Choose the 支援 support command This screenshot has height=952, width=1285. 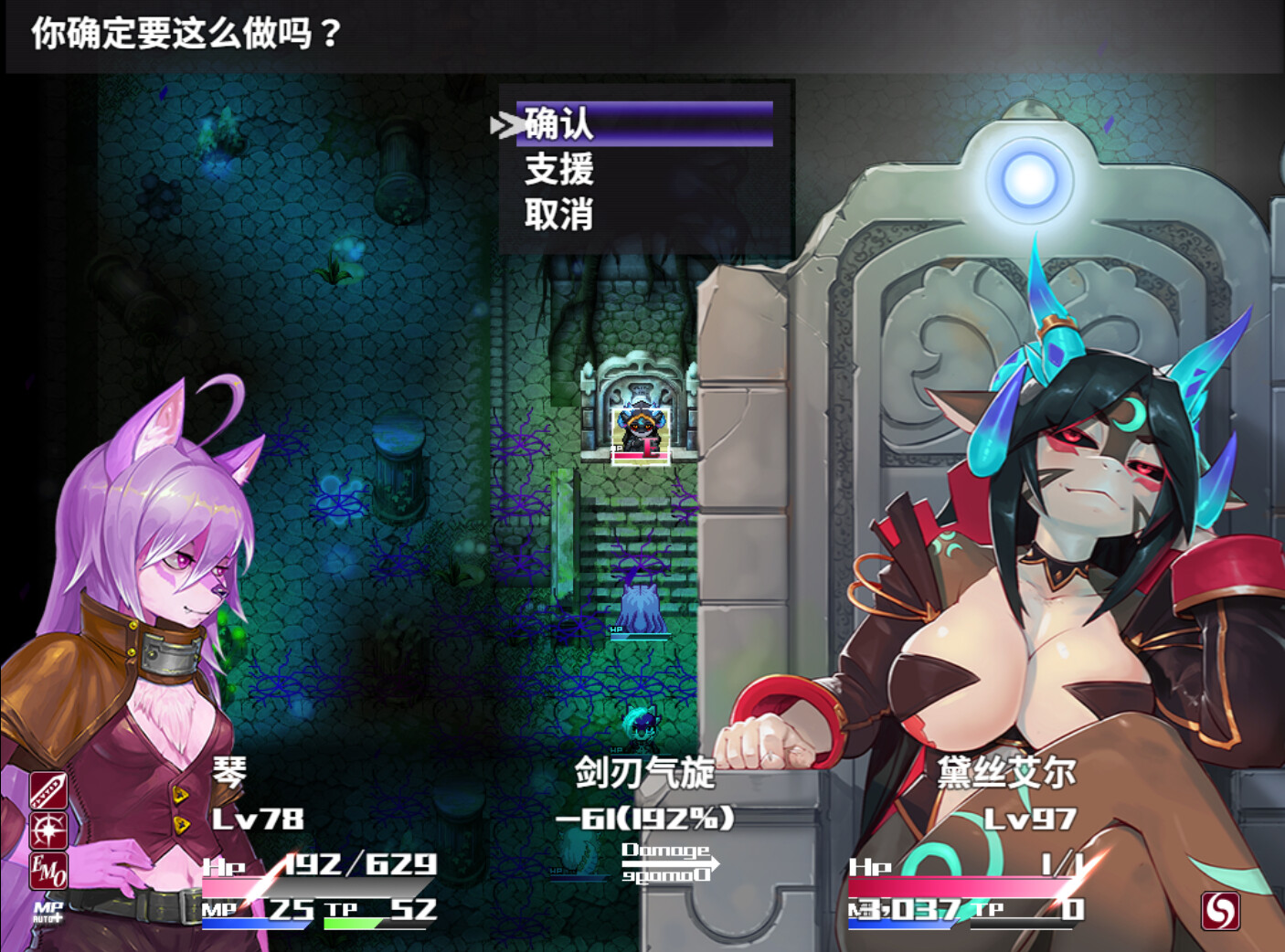coord(560,173)
